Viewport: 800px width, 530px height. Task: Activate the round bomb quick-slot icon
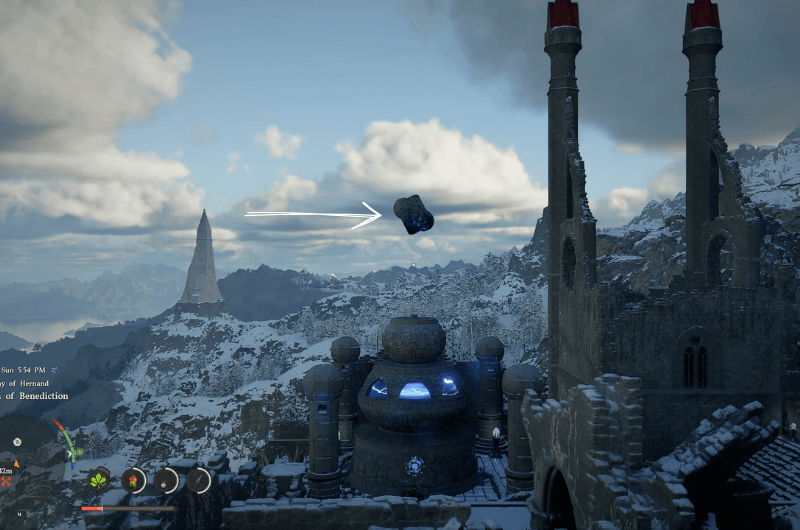tap(166, 480)
